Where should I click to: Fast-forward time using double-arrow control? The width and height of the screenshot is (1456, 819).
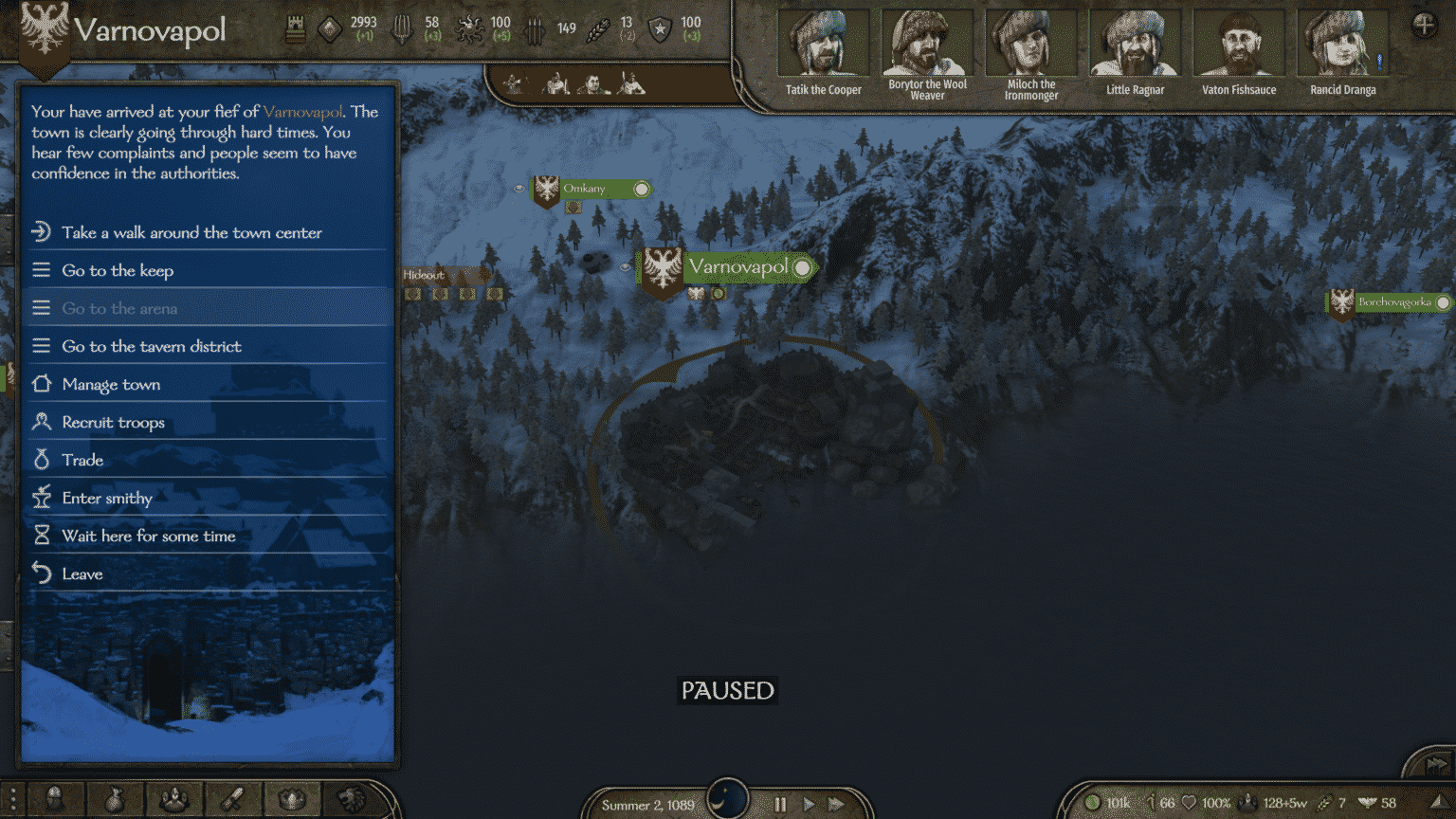click(x=836, y=804)
